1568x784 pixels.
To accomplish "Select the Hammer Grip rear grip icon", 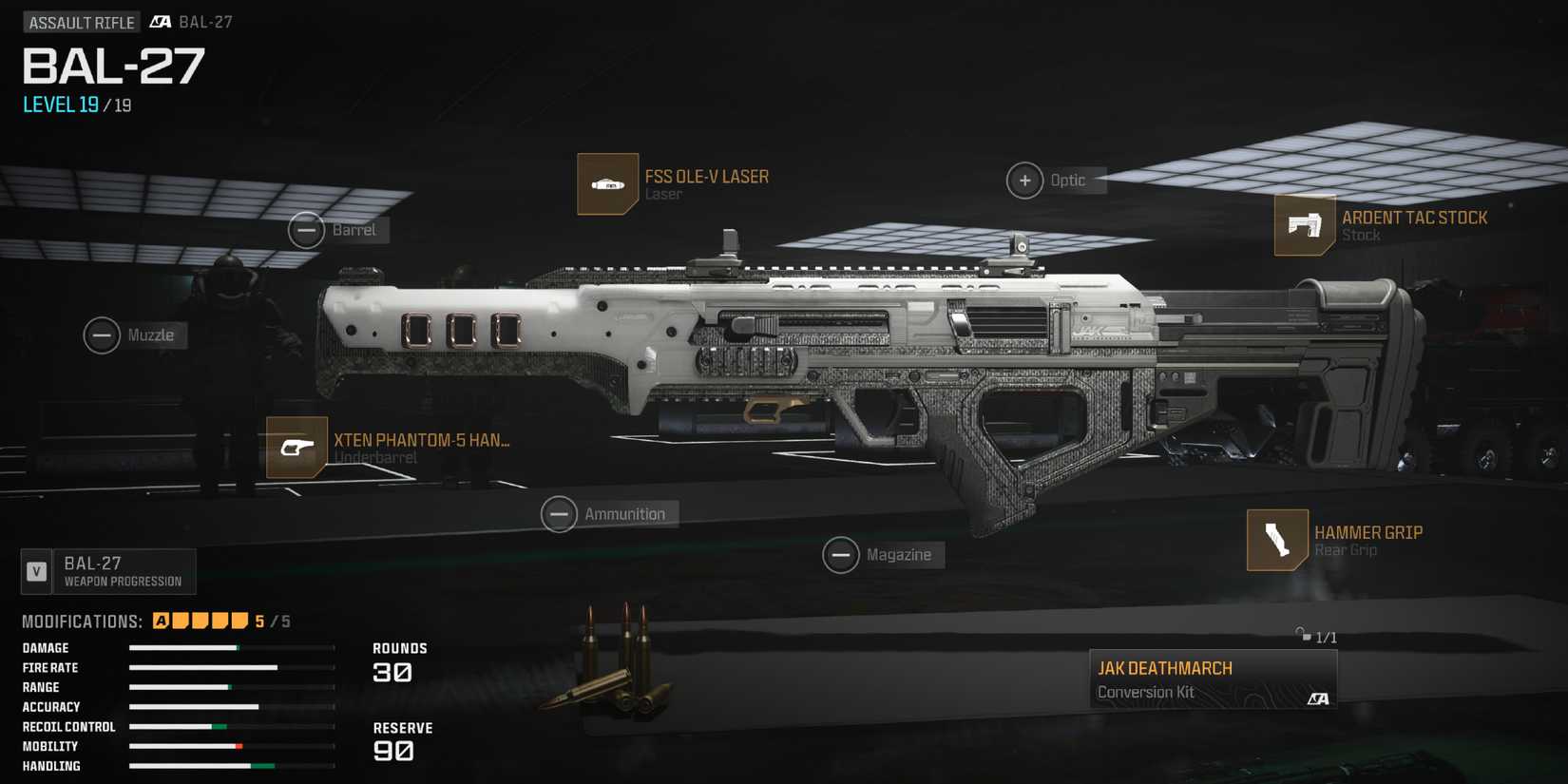I will tap(1278, 539).
